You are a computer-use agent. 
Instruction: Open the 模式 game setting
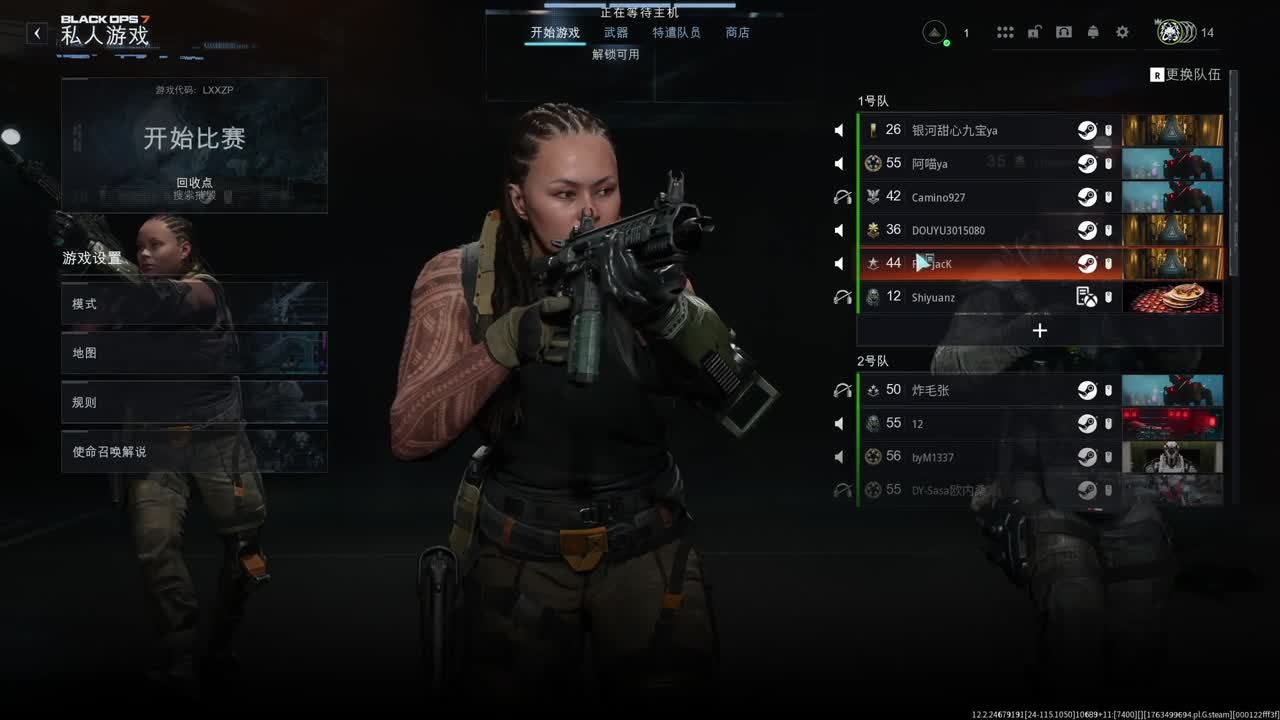[194, 304]
